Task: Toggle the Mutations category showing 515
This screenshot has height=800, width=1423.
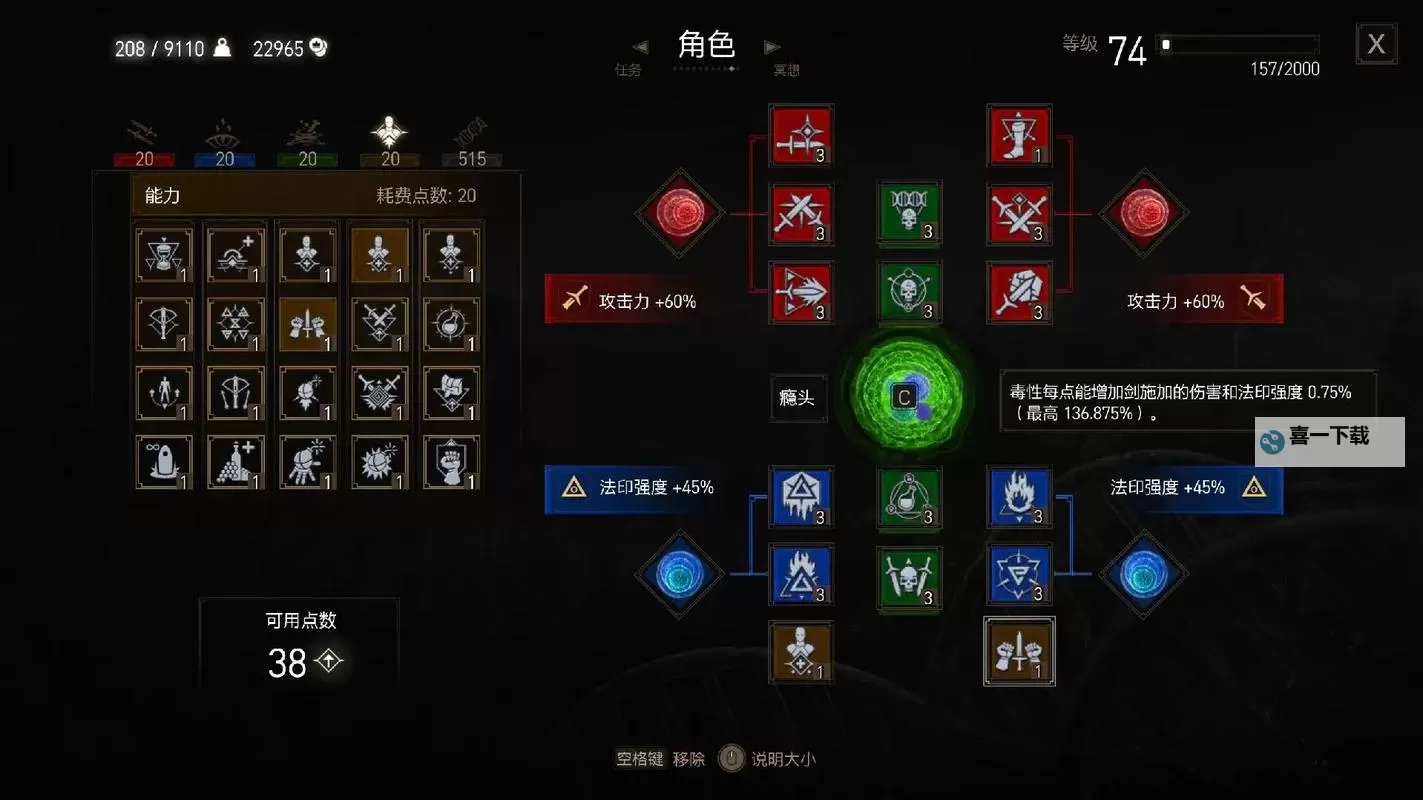Action: tap(471, 140)
